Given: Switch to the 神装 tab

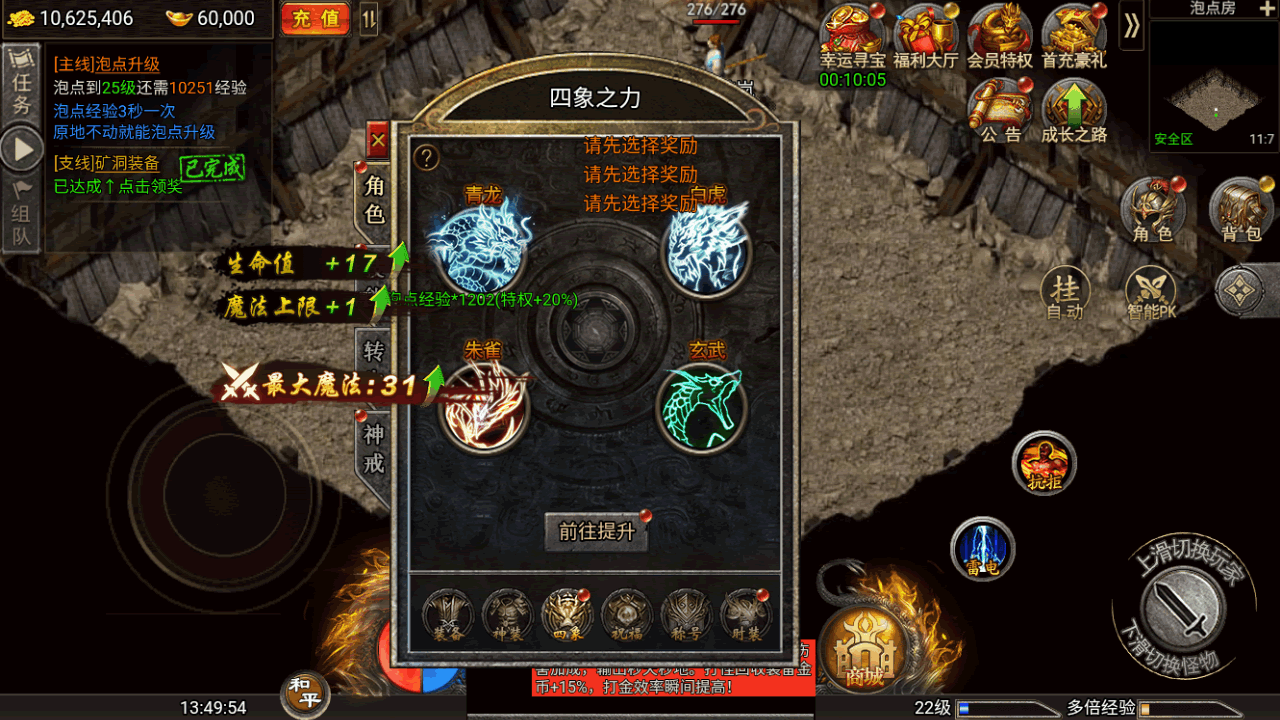Looking at the screenshot, I should click(x=507, y=613).
